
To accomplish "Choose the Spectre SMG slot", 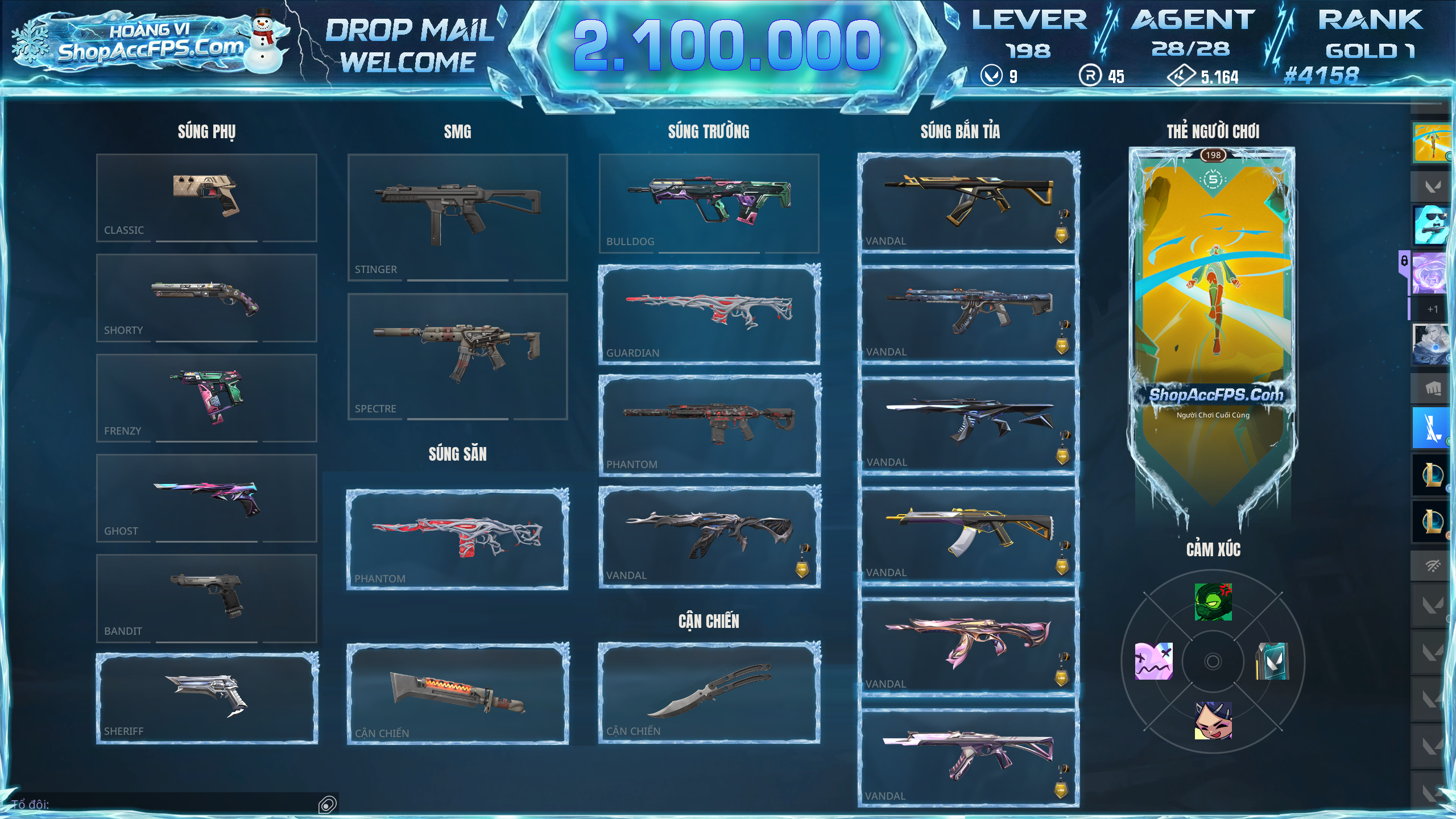I will pyautogui.click(x=457, y=357).
